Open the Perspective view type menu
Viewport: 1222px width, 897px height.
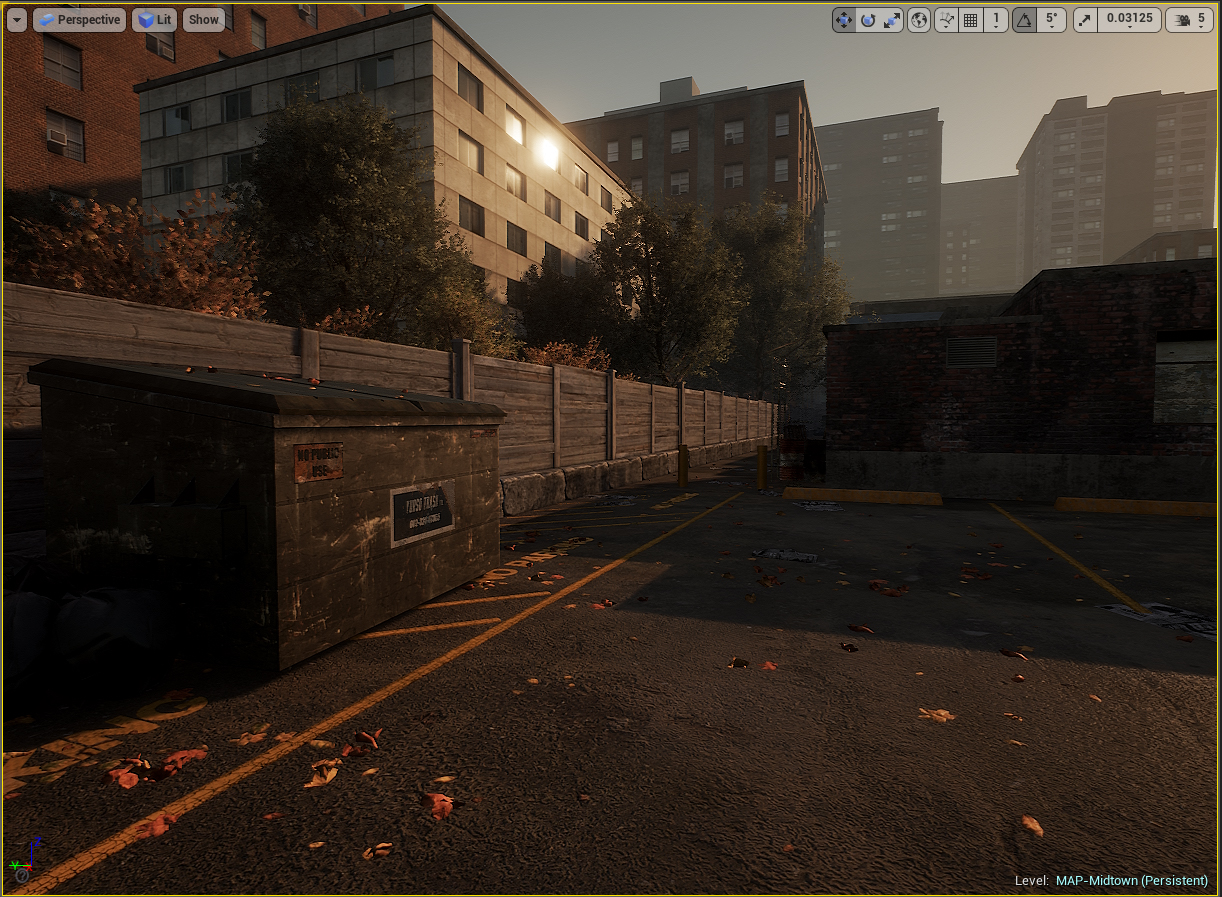point(79,20)
